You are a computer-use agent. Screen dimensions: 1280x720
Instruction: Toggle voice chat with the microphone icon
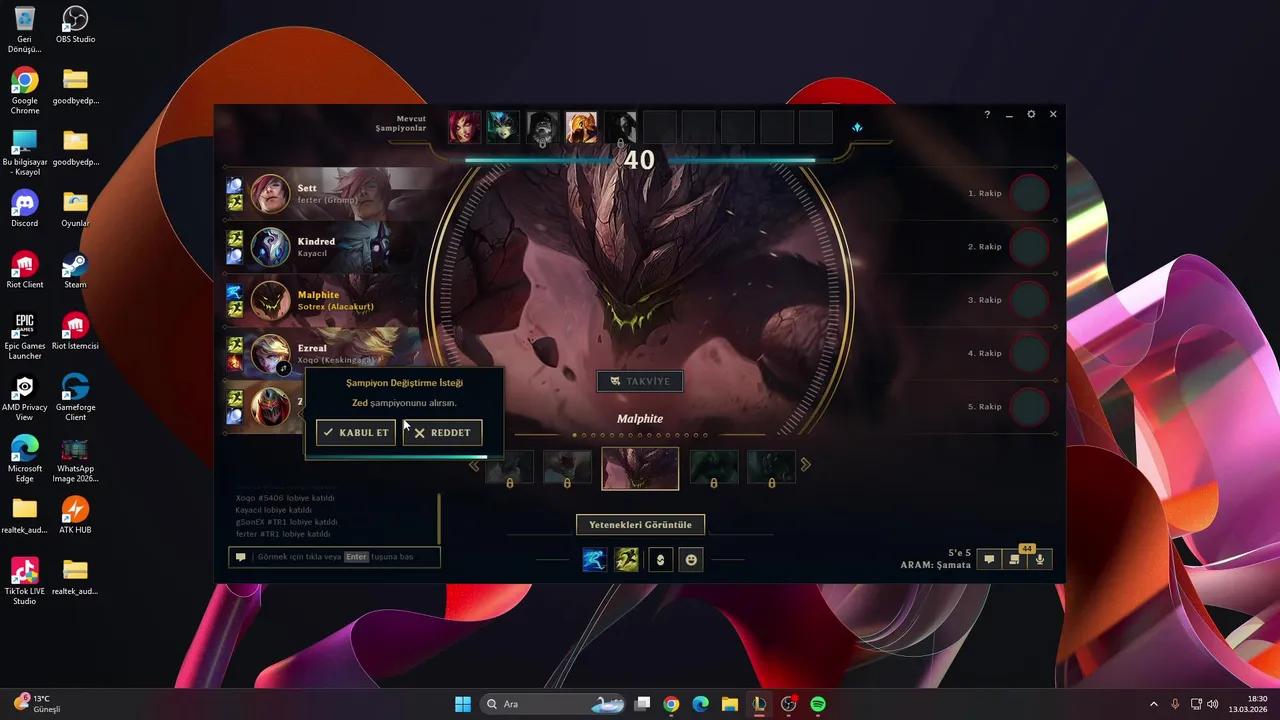click(1039, 559)
